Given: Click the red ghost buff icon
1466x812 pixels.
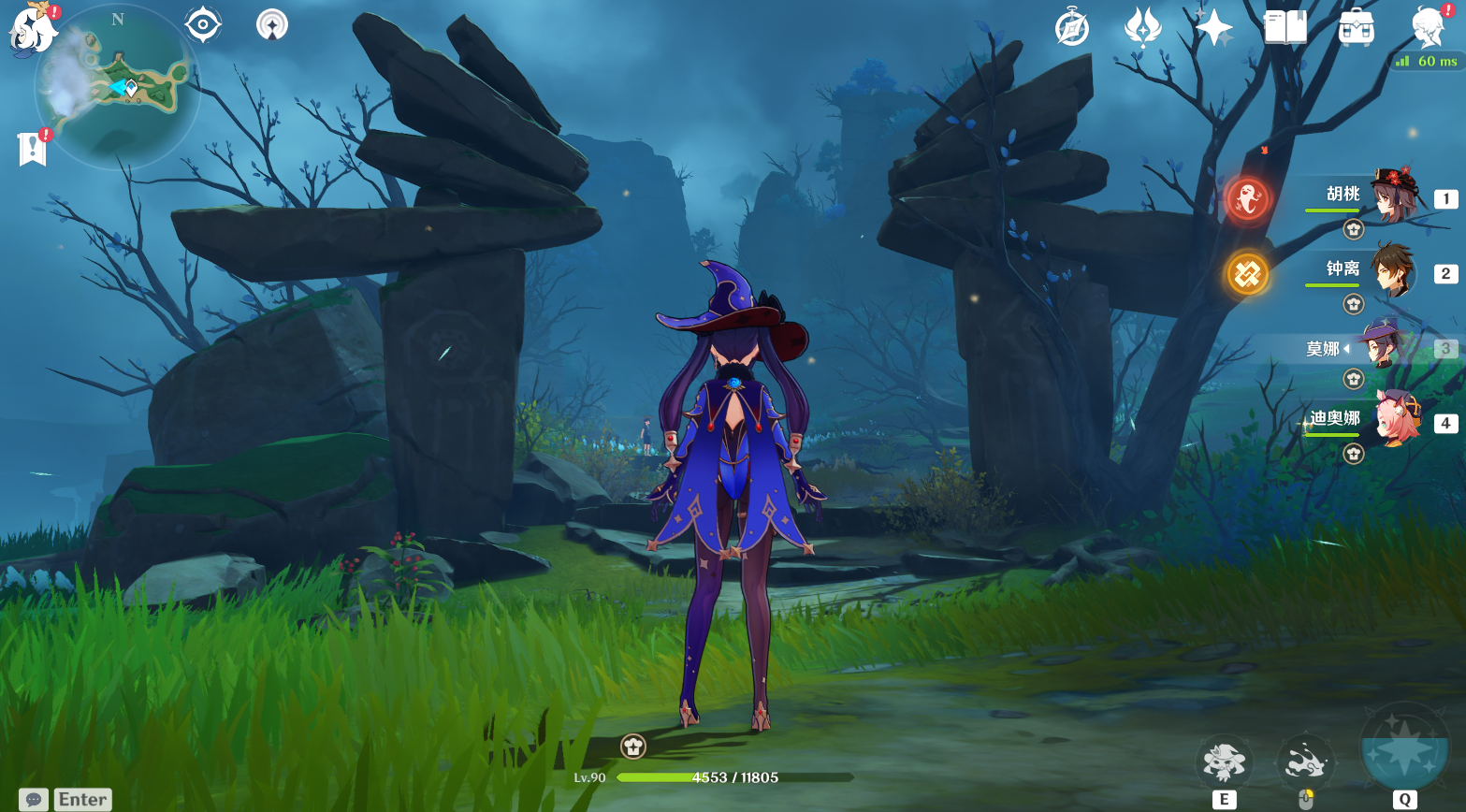Looking at the screenshot, I should (1247, 199).
